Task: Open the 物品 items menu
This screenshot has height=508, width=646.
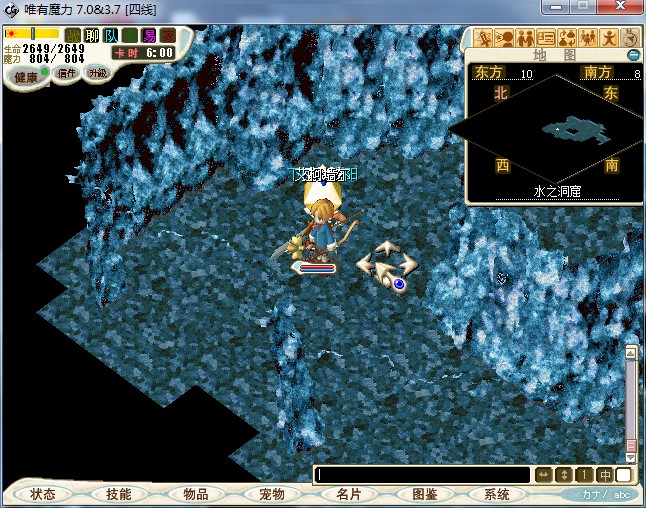Action: (x=196, y=494)
